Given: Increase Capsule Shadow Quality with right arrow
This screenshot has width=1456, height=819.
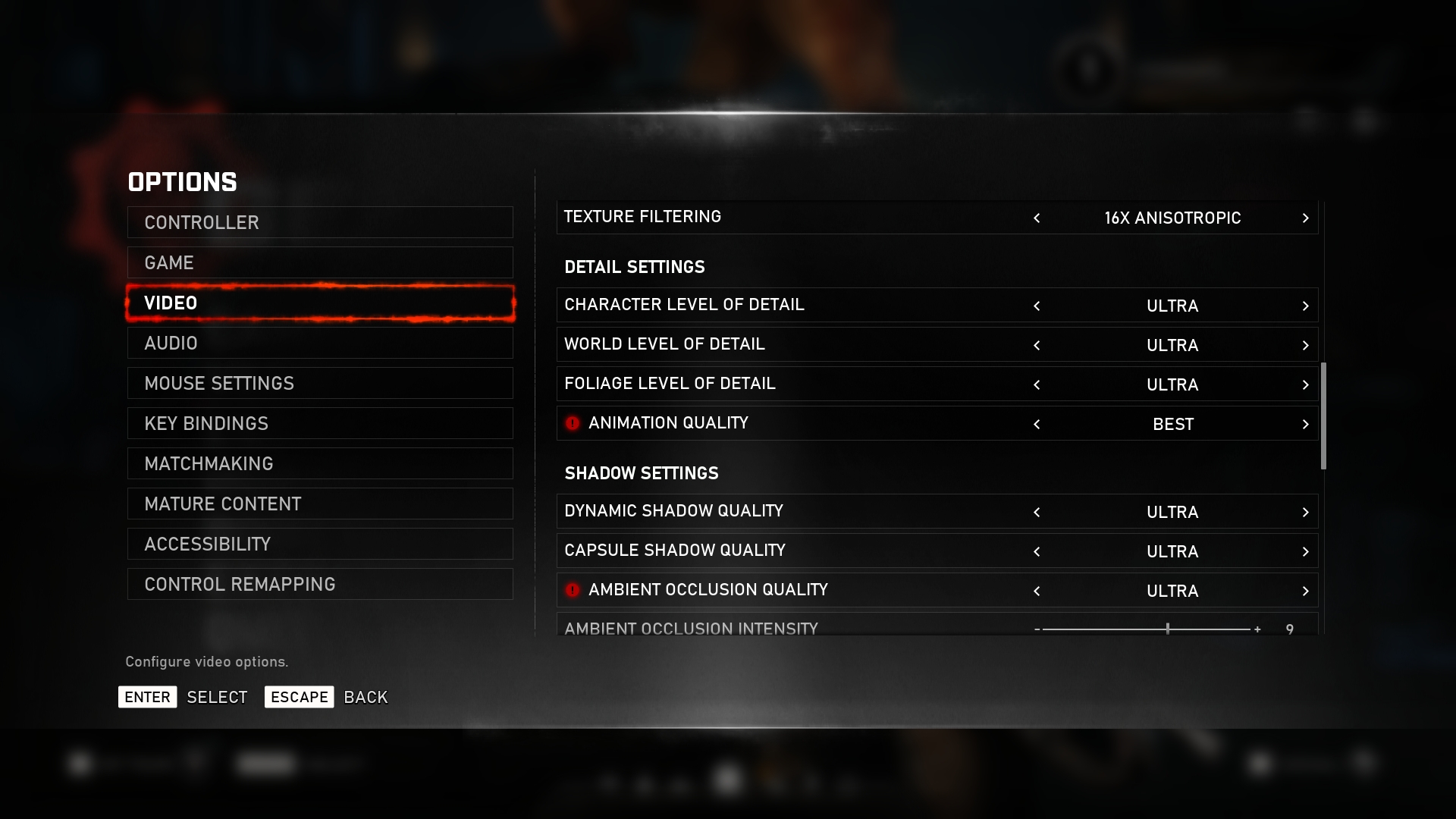Looking at the screenshot, I should click(x=1305, y=552).
